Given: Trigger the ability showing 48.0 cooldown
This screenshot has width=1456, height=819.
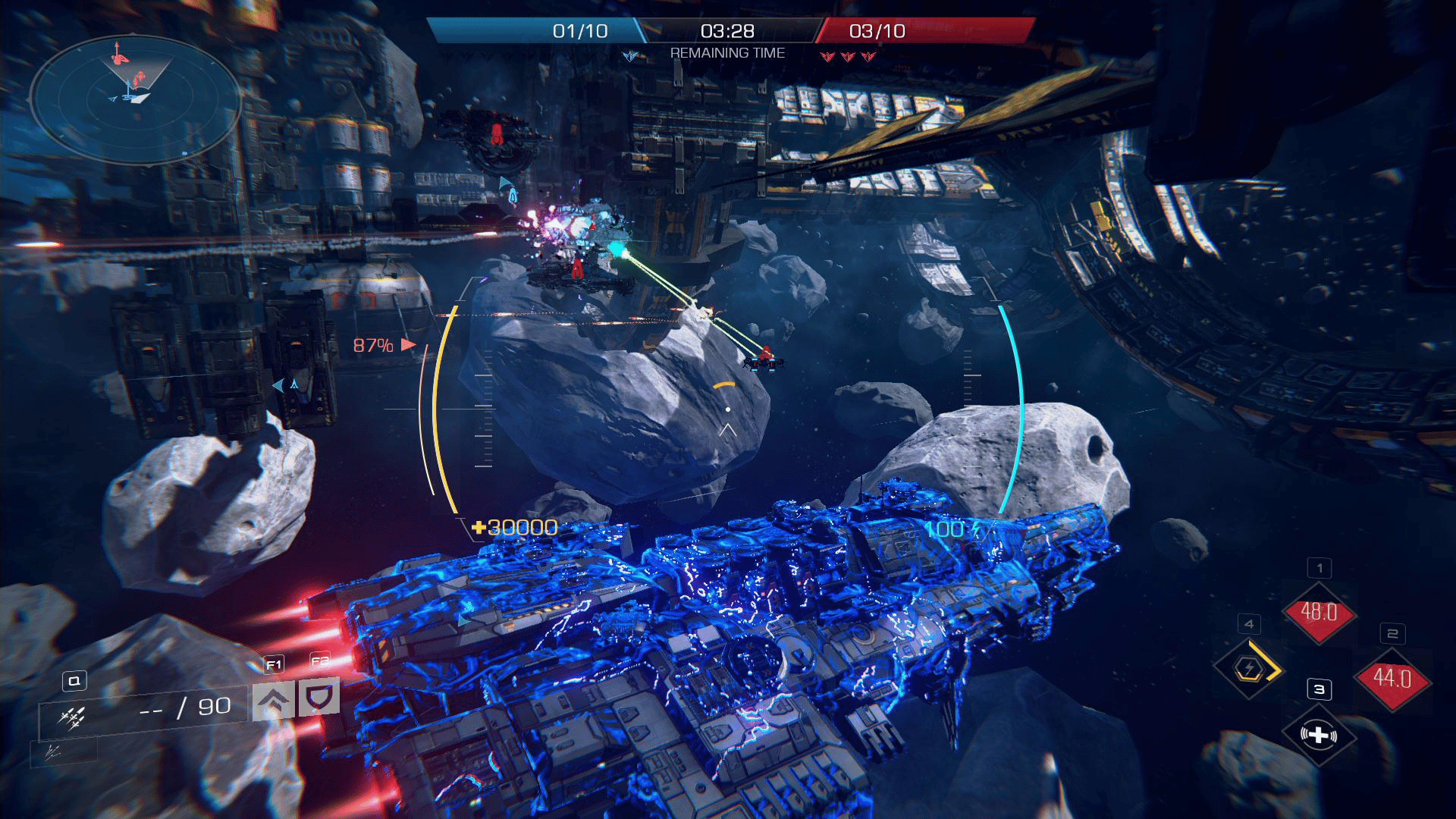Looking at the screenshot, I should pyautogui.click(x=1319, y=612).
